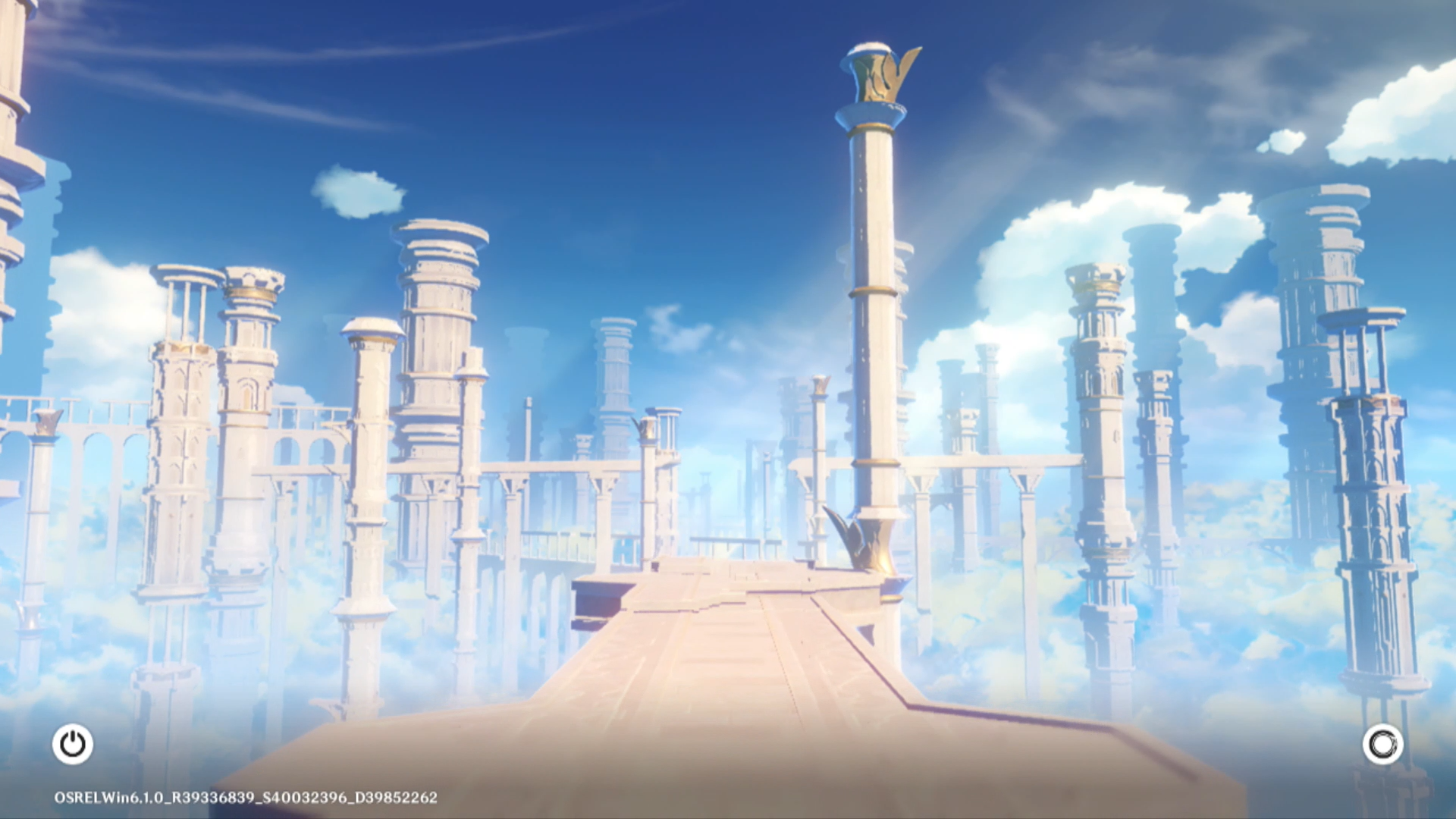Open the circular ring icon button
This screenshot has height=819, width=1456.
point(1382,744)
